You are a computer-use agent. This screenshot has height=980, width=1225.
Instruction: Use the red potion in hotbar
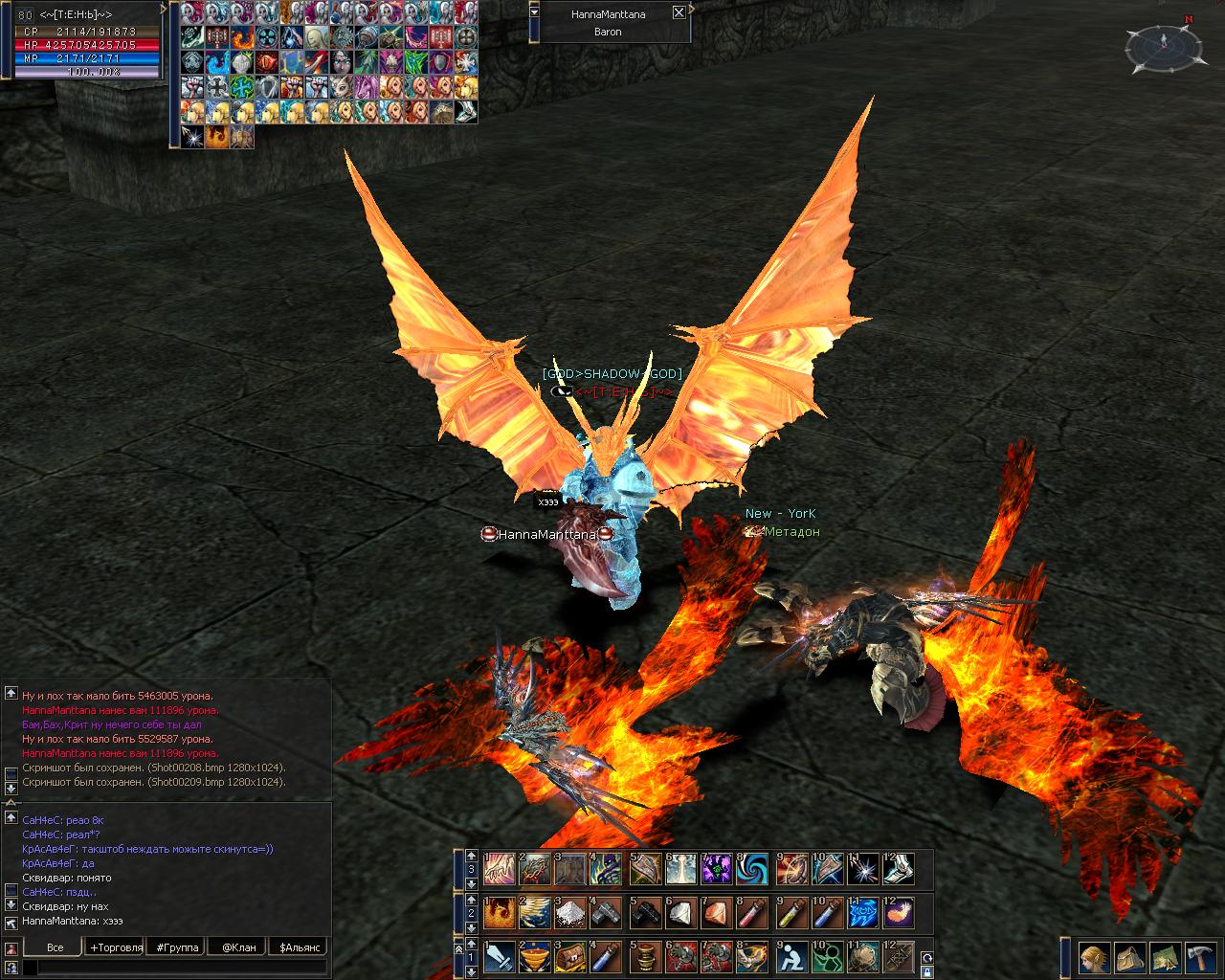[x=753, y=913]
